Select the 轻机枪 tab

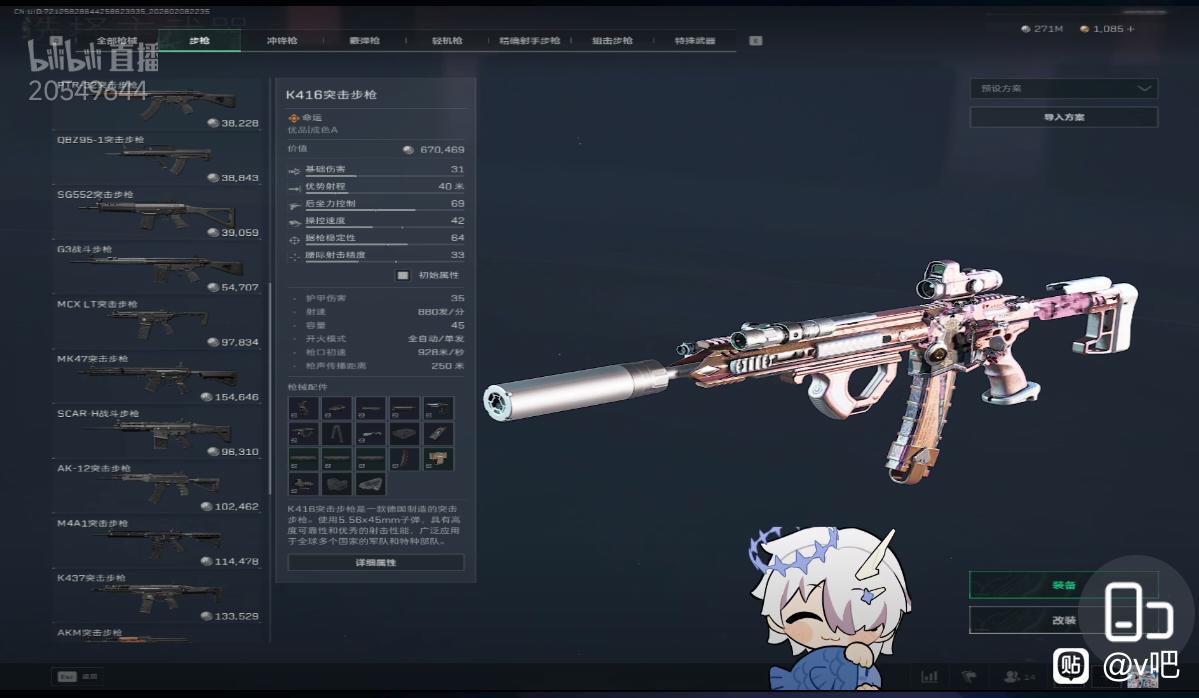tap(447, 41)
